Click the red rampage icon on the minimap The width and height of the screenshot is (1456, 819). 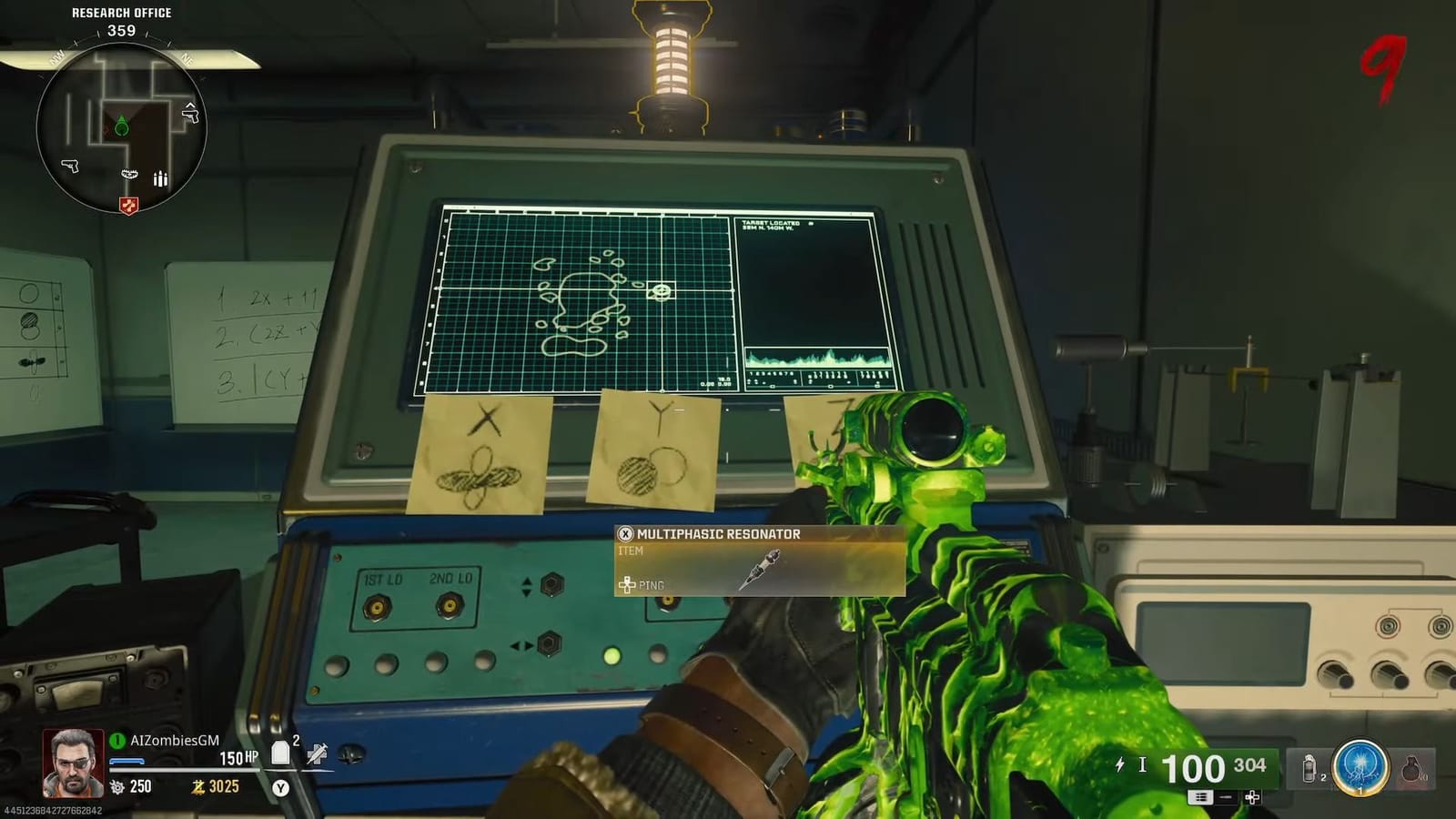point(129,204)
